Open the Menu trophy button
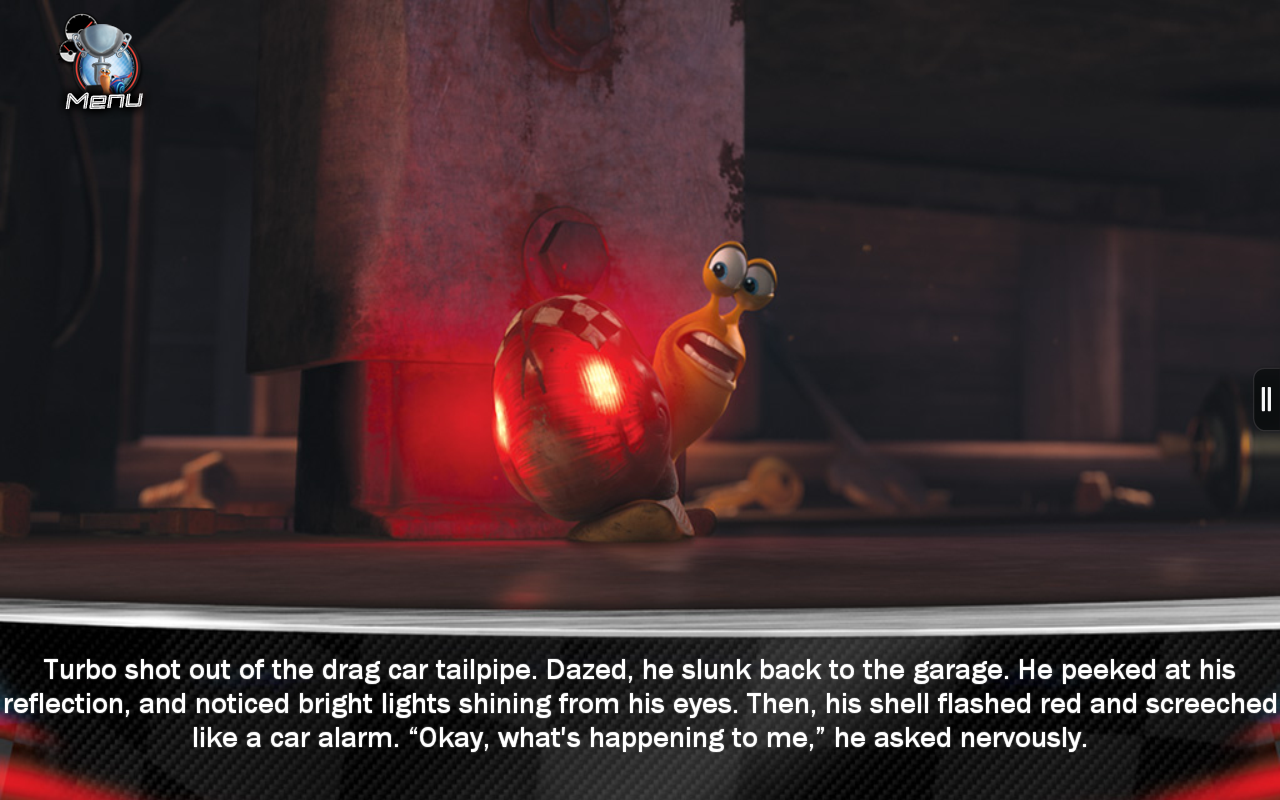 pyautogui.click(x=103, y=63)
